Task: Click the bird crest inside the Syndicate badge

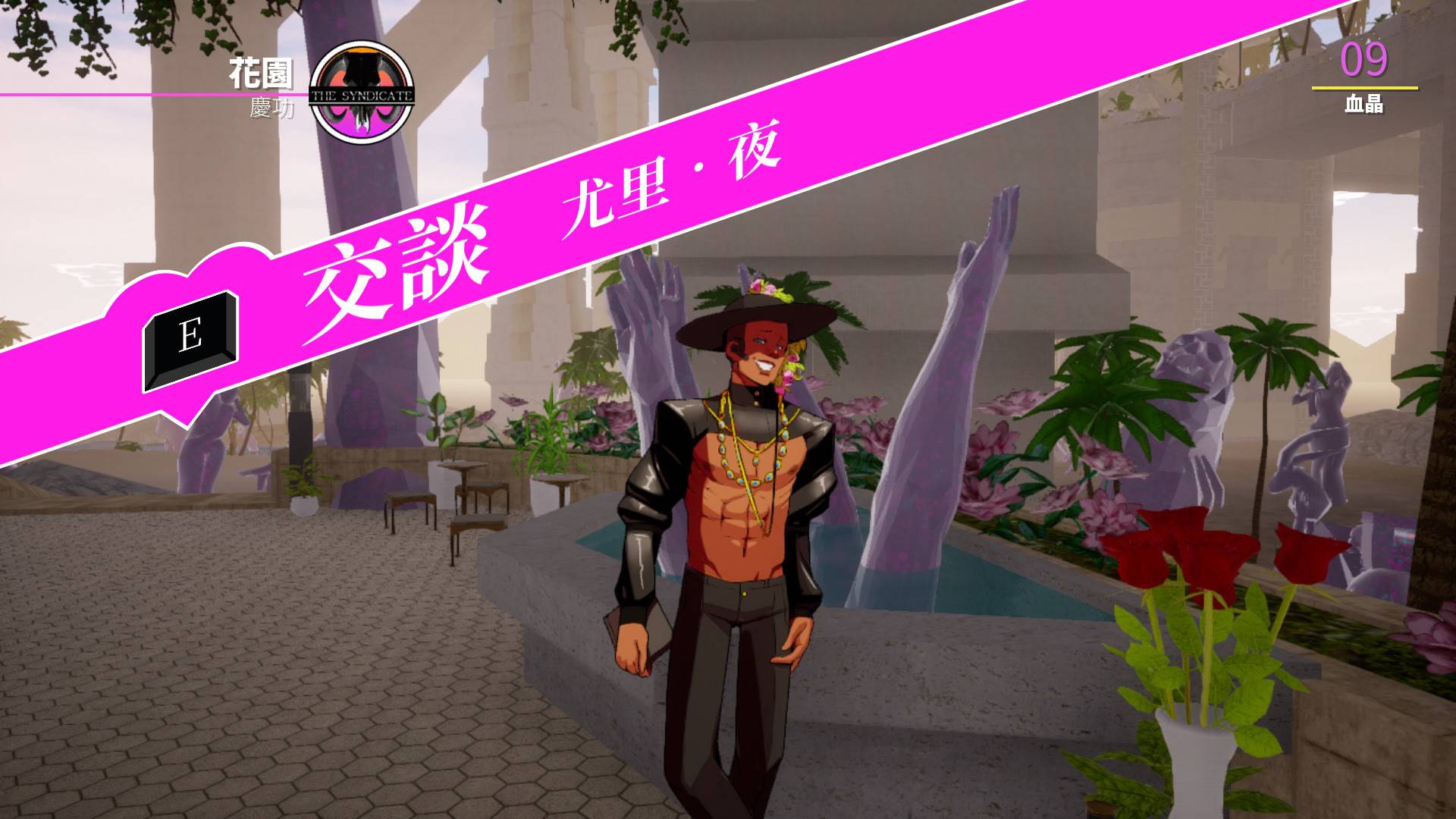Action: (x=362, y=80)
